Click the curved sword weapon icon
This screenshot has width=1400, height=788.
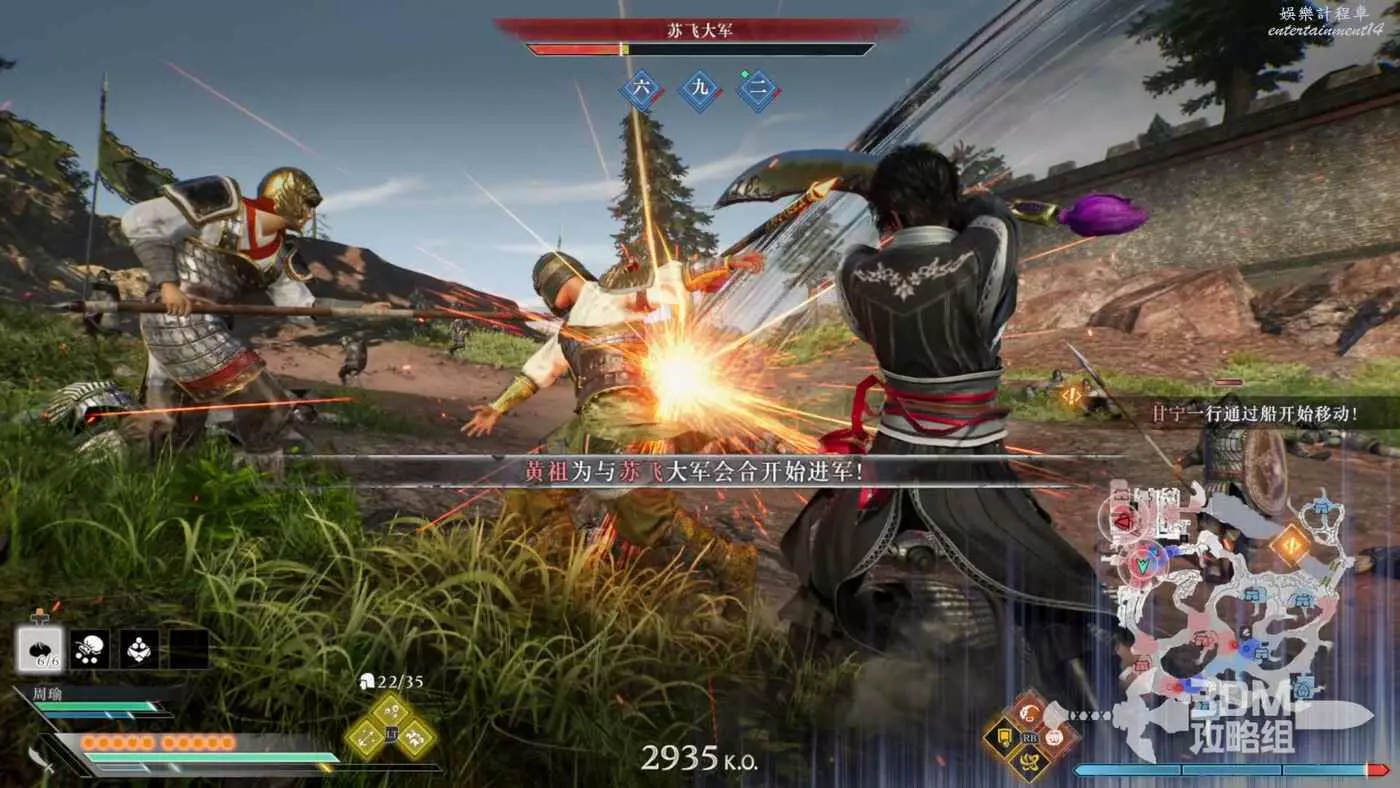tap(41, 759)
